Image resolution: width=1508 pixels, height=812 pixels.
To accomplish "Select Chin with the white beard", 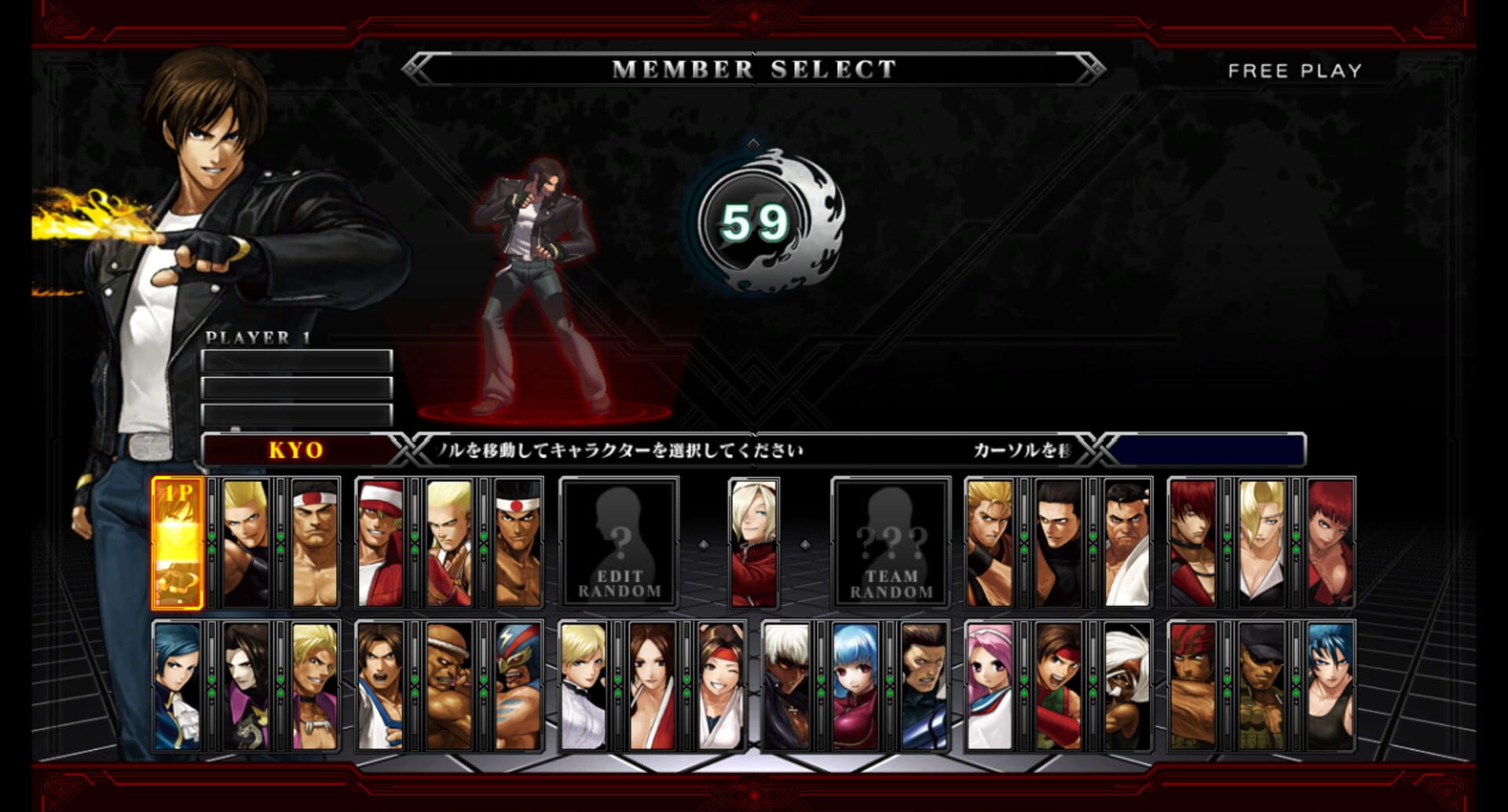I will point(1126,686).
